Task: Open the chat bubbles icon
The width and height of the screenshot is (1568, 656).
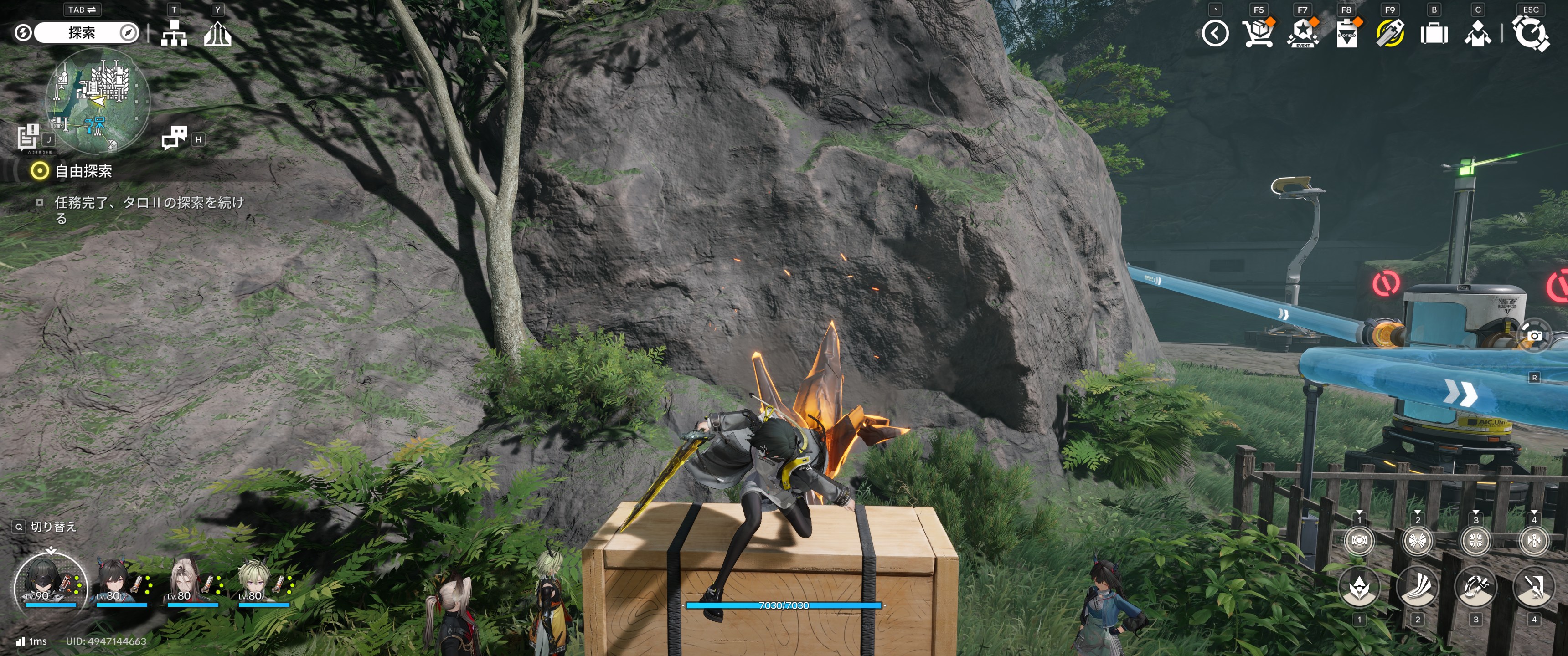Action: 174,138
